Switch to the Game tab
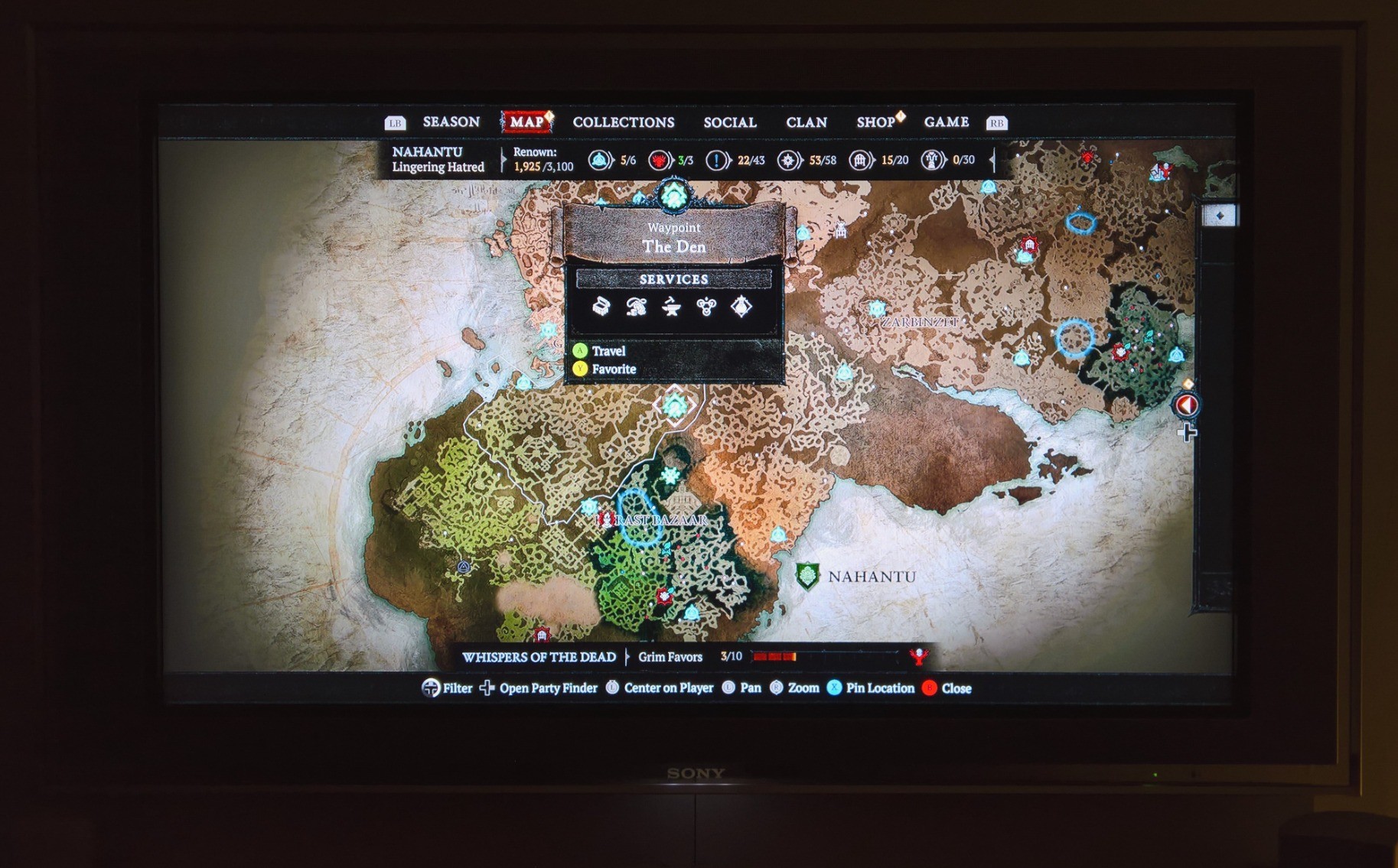Viewport: 1398px width, 868px height. [x=947, y=122]
